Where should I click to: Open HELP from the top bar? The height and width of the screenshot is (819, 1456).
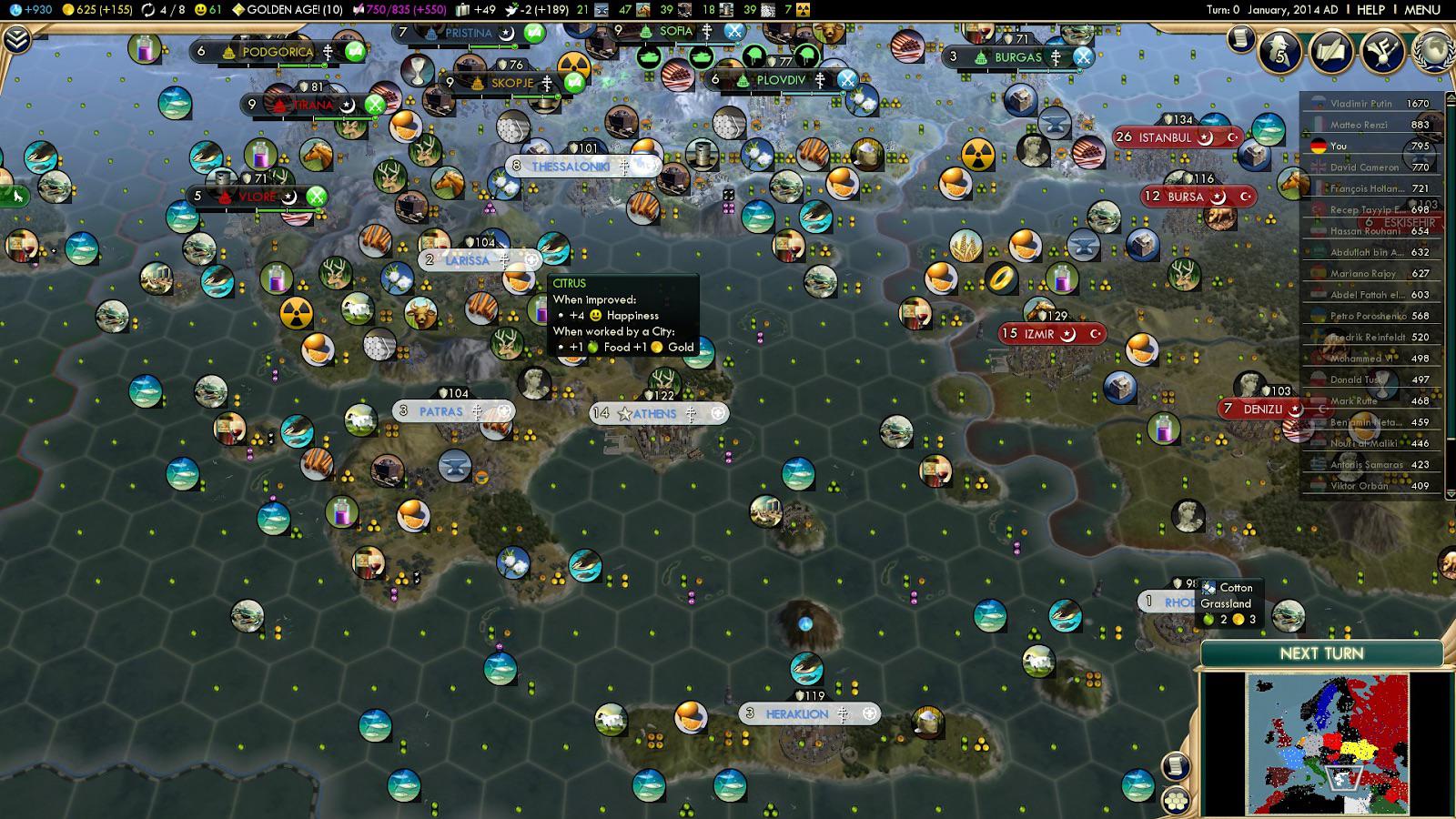(x=1371, y=10)
